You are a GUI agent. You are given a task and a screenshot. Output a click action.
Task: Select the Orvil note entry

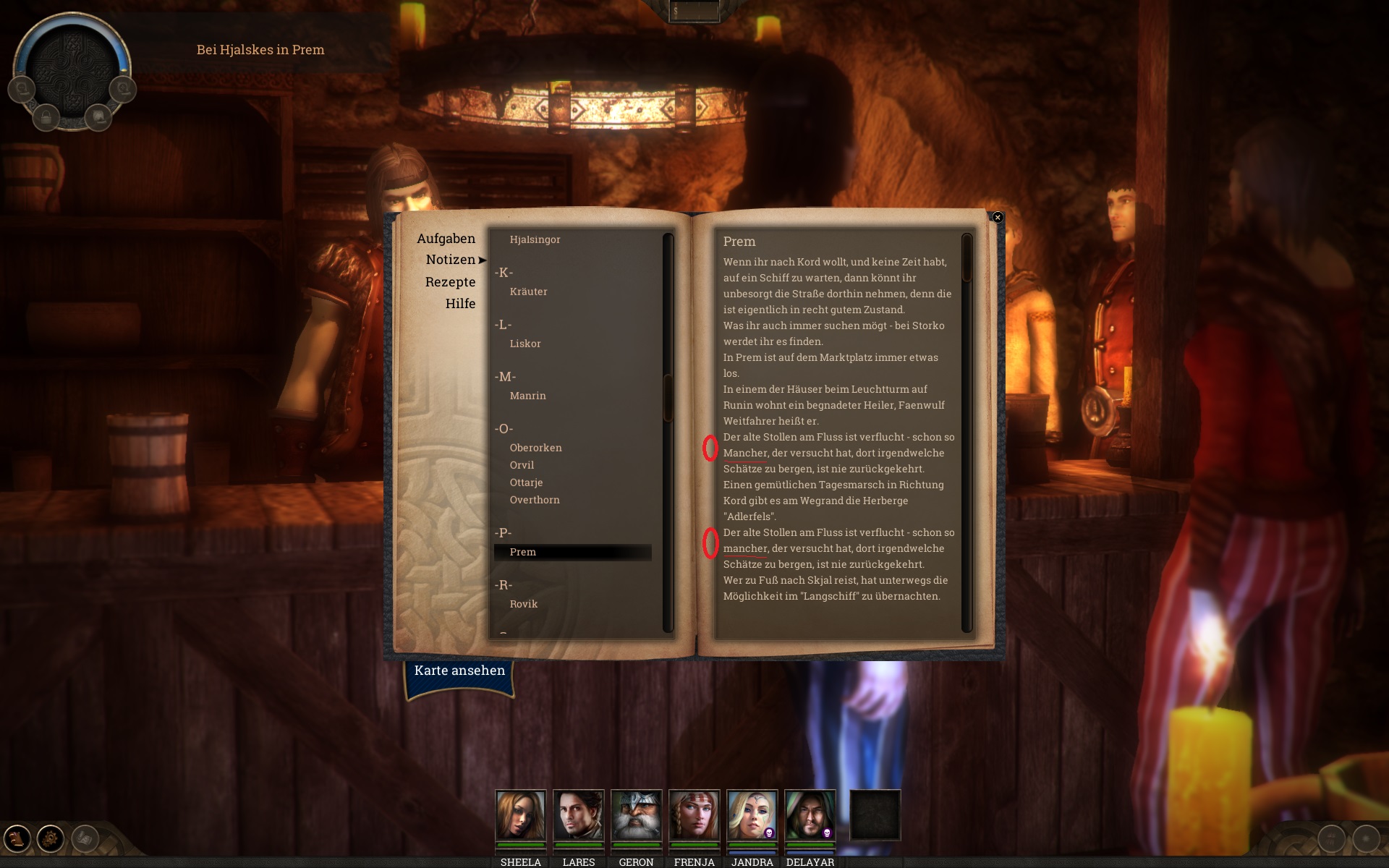[x=522, y=465]
